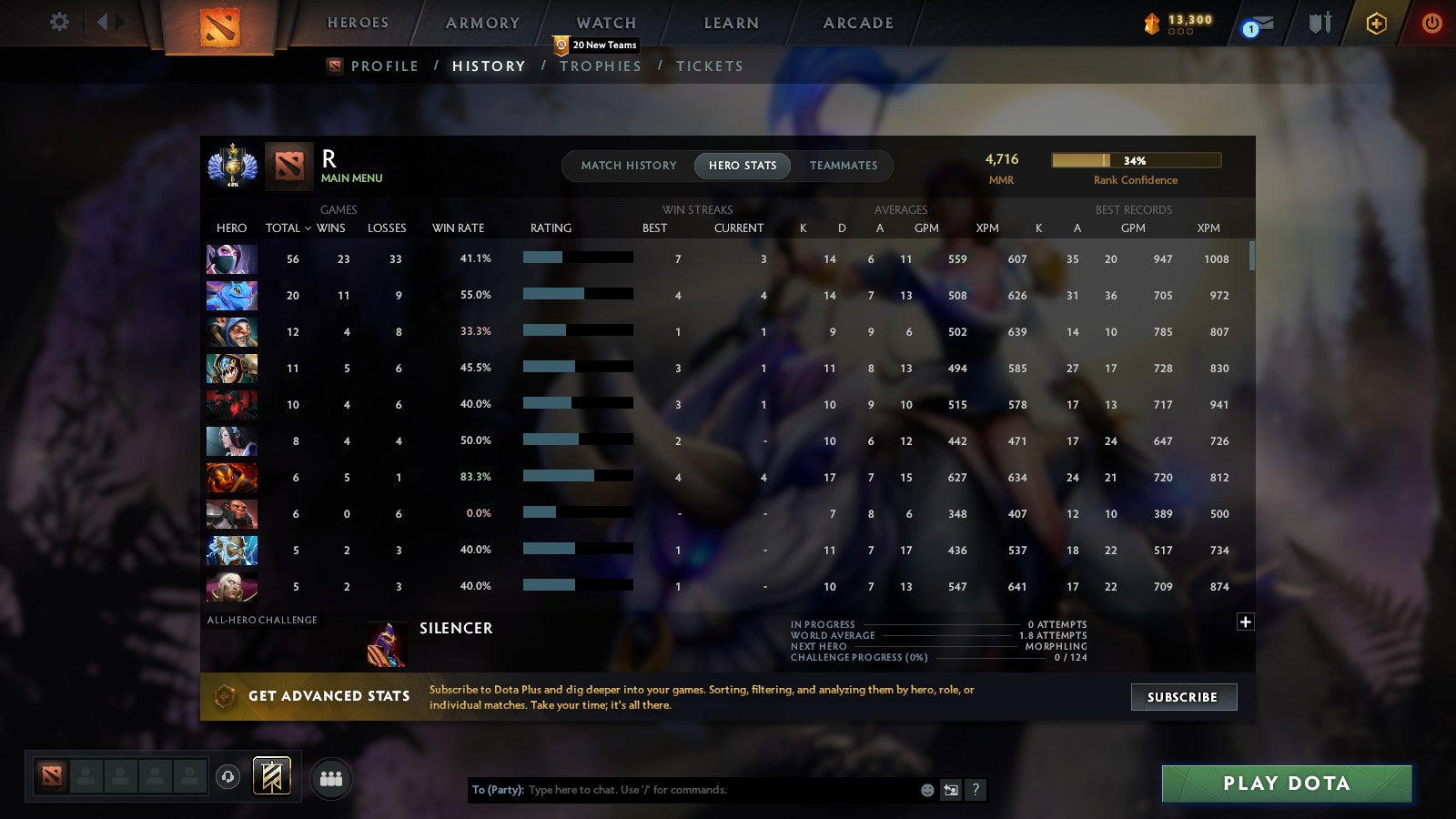This screenshot has height=819, width=1456.
Task: Open Dota Plus hexagon icon
Action: point(1375,25)
